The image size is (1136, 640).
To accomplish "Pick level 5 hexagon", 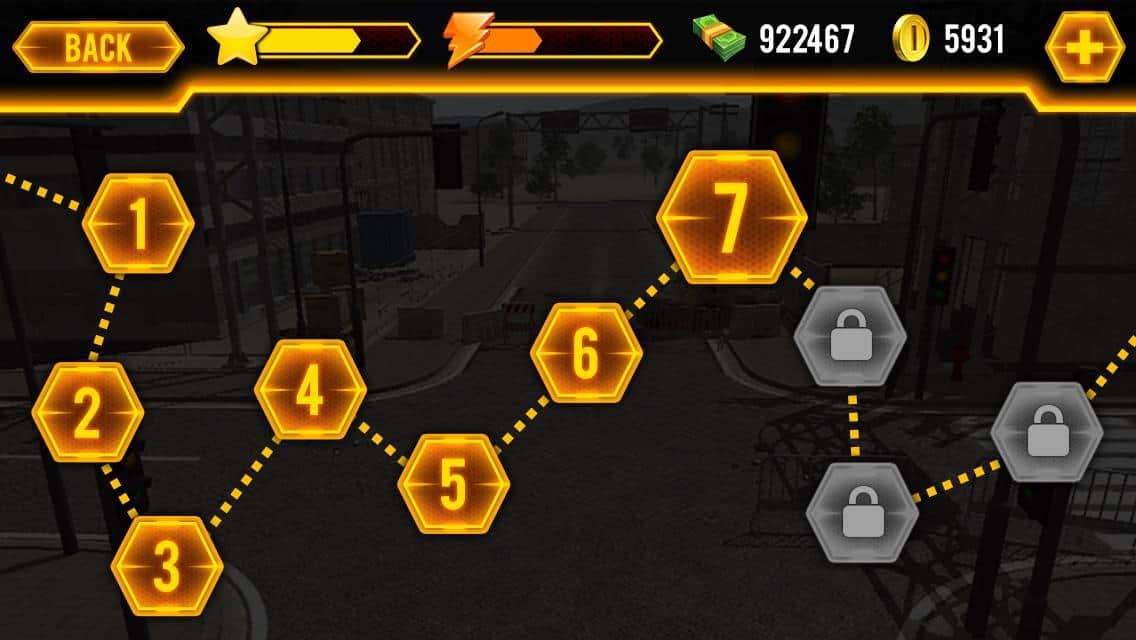I will (x=453, y=484).
